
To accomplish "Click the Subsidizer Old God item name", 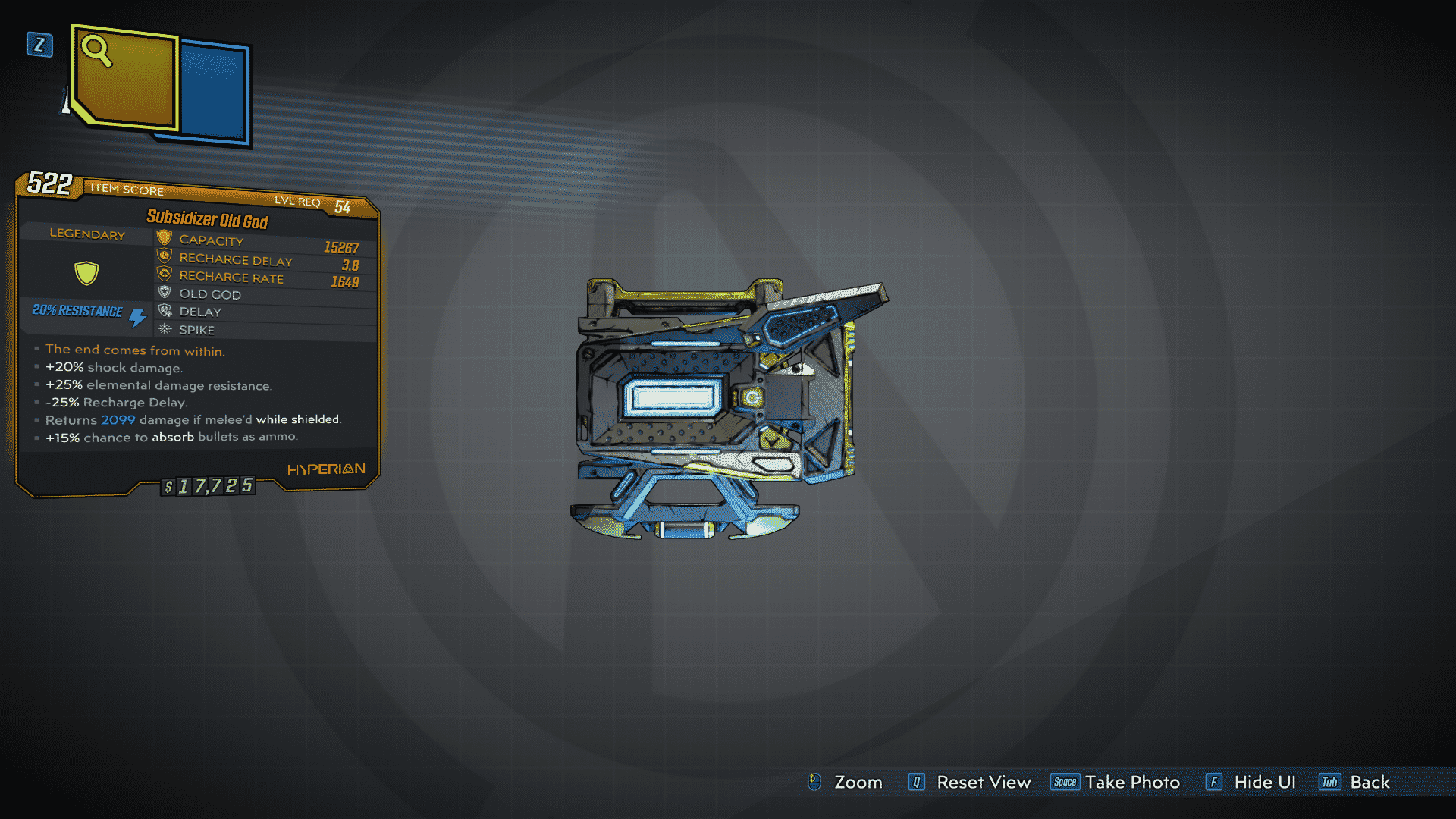I will 207,219.
